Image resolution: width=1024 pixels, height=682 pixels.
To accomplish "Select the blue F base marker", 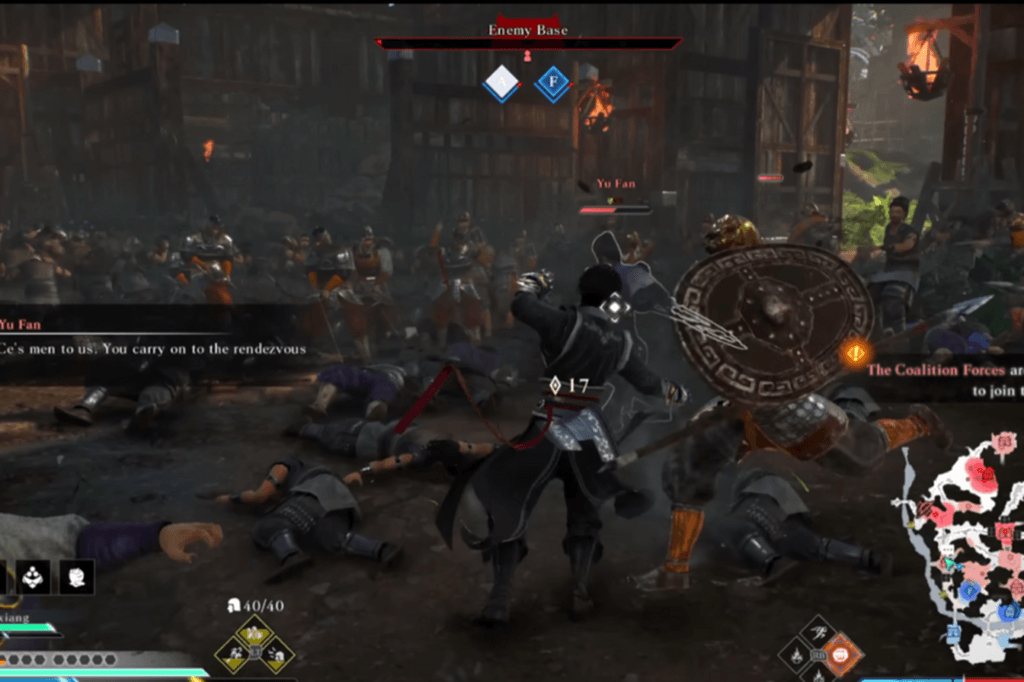I will click(551, 84).
